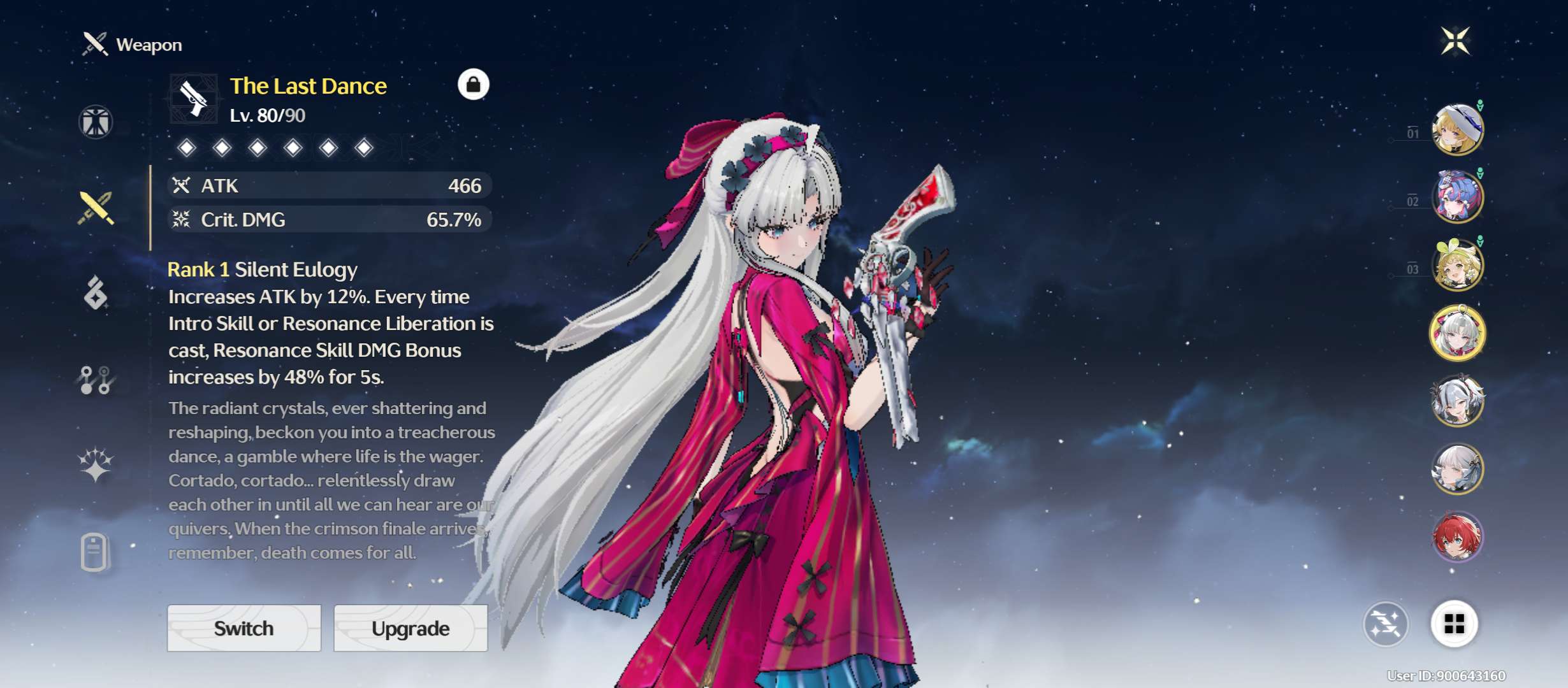Switch to the Resonance Chain tab

tap(96, 464)
